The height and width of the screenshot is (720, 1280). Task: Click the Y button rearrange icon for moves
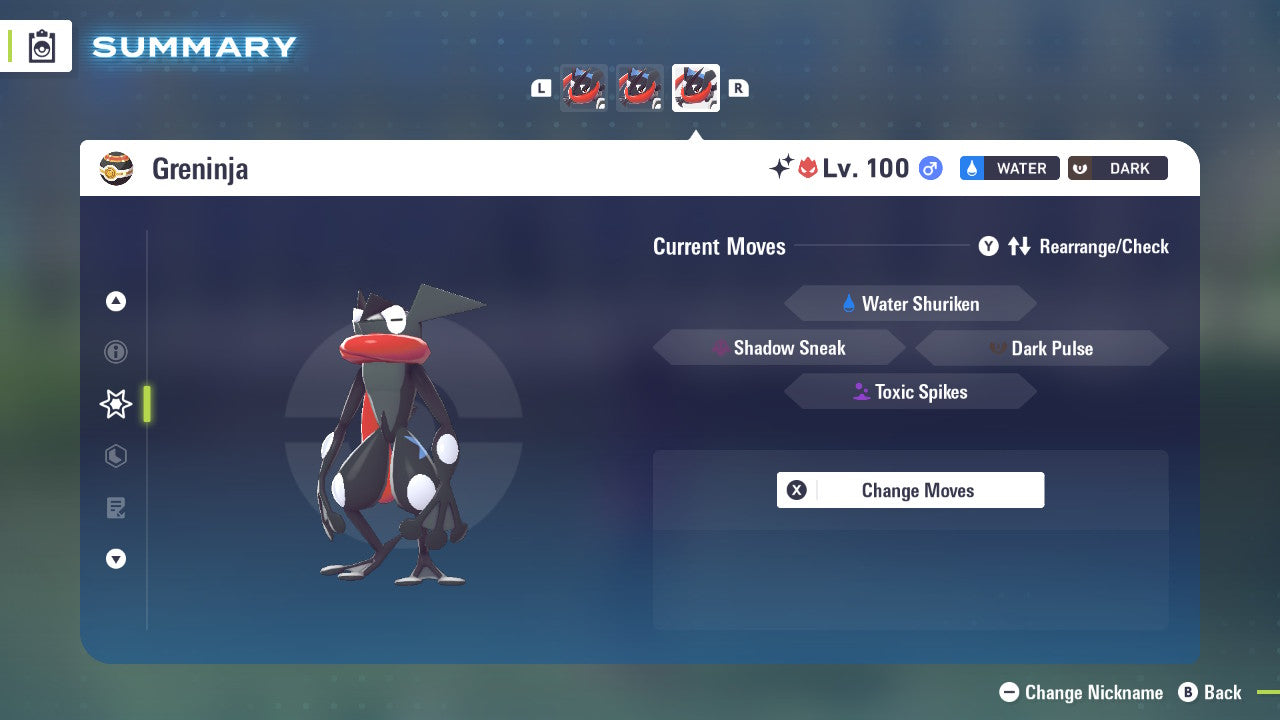[988, 246]
